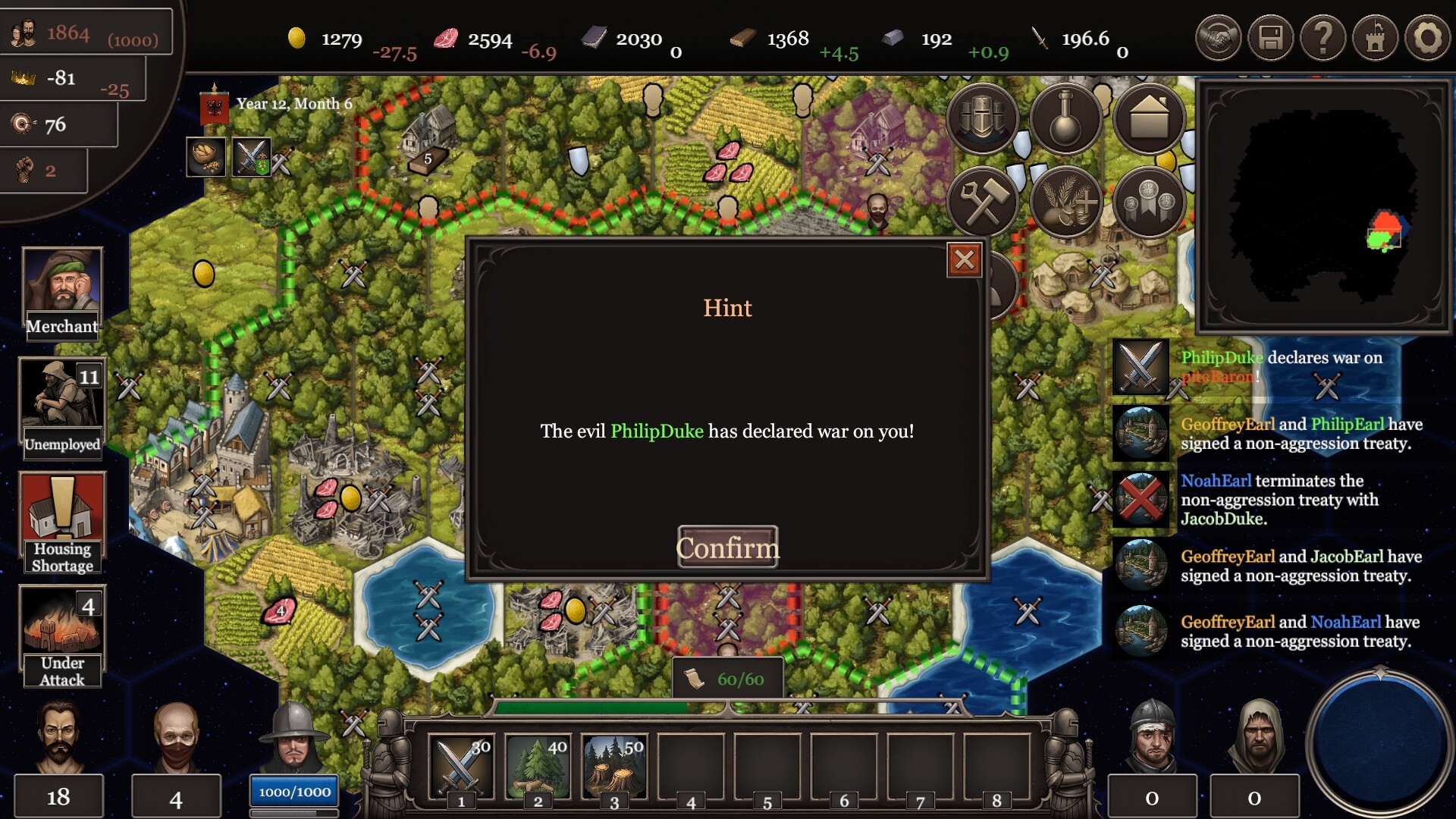Select the forest hotbar slot 2

pos(538,767)
